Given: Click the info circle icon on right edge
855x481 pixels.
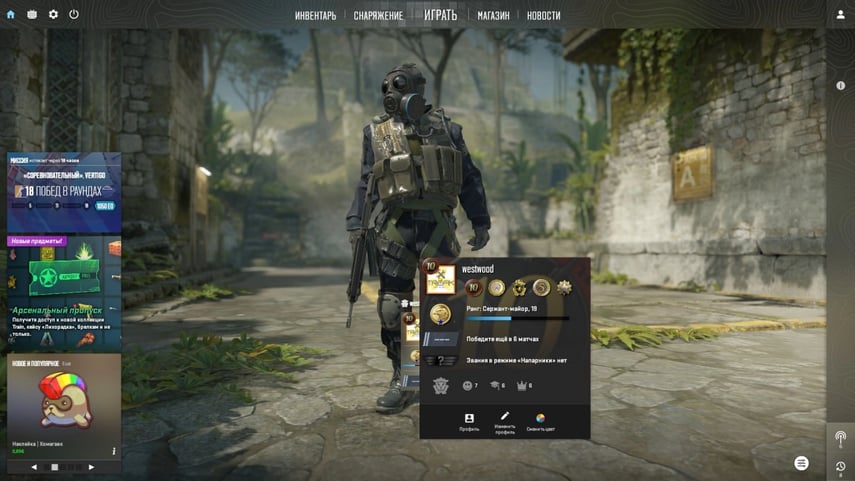Looking at the screenshot, I should tap(840, 86).
